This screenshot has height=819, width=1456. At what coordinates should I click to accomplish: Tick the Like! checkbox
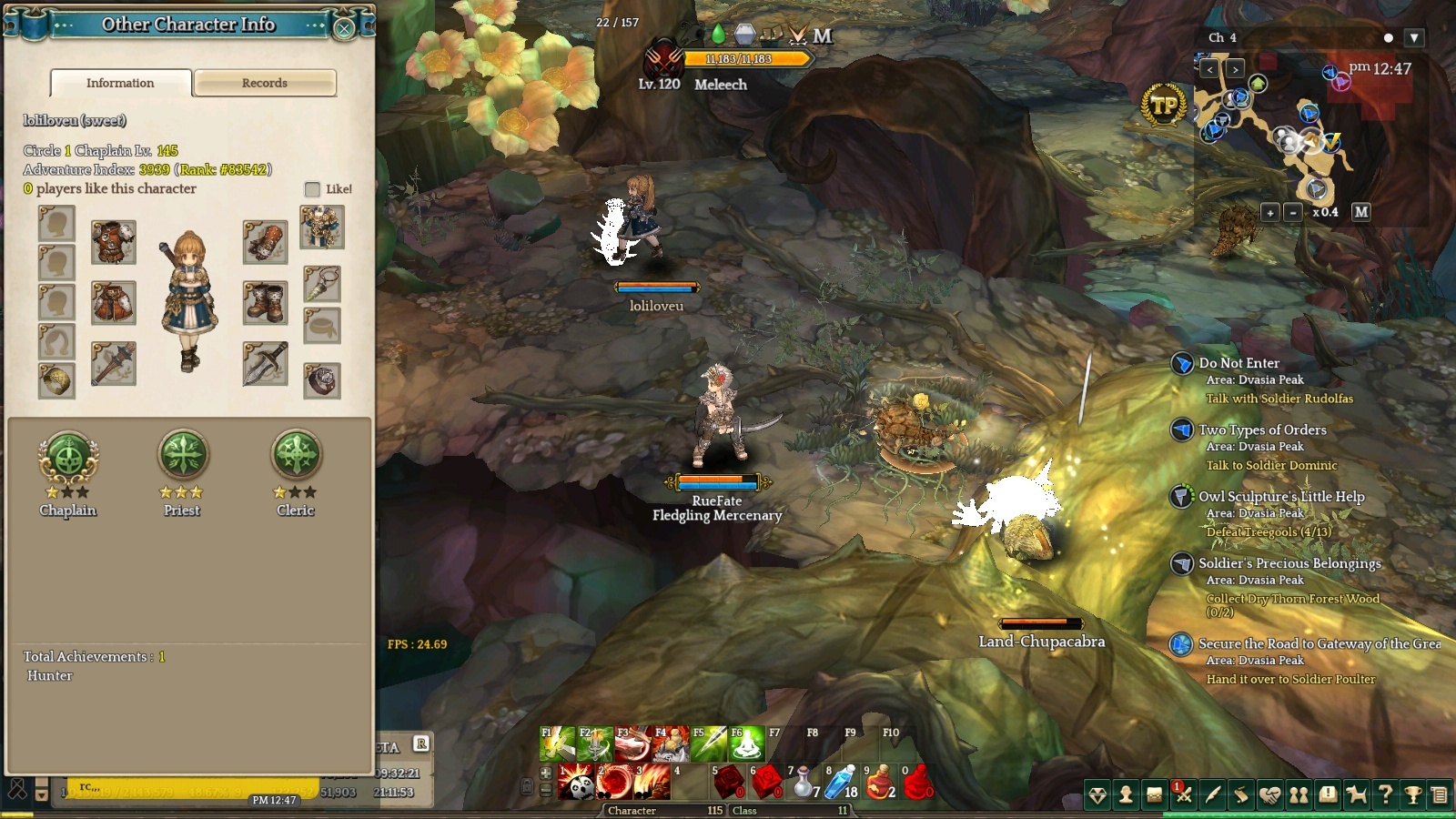coord(312,189)
